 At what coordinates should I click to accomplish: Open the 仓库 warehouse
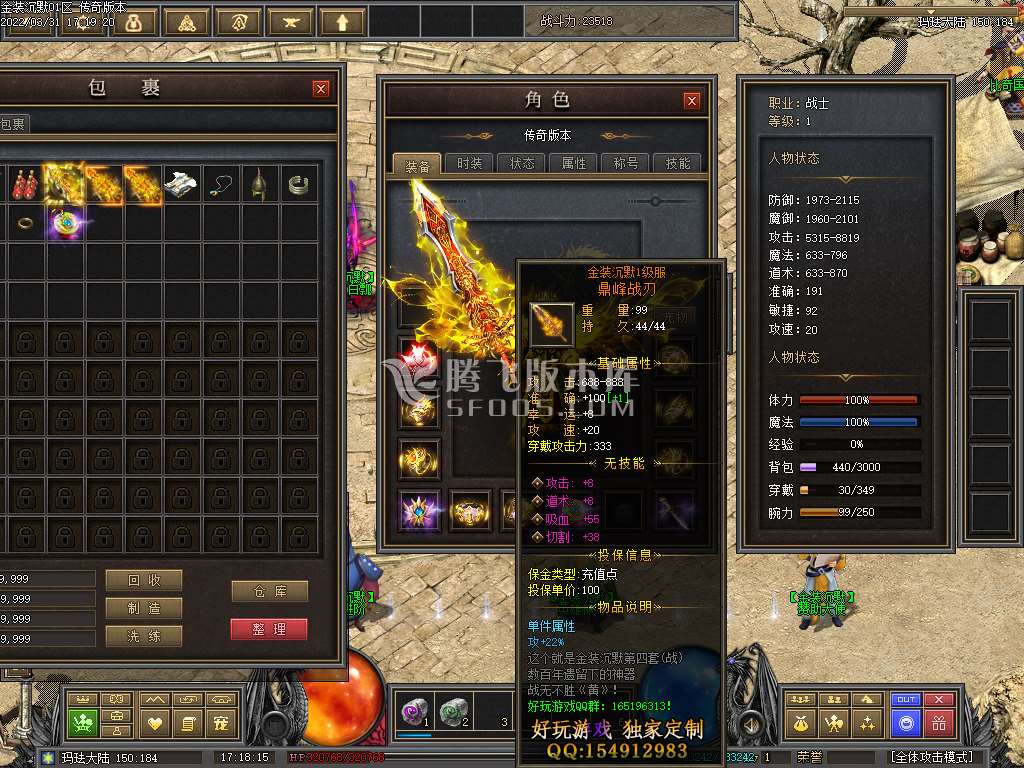[x=269, y=591]
